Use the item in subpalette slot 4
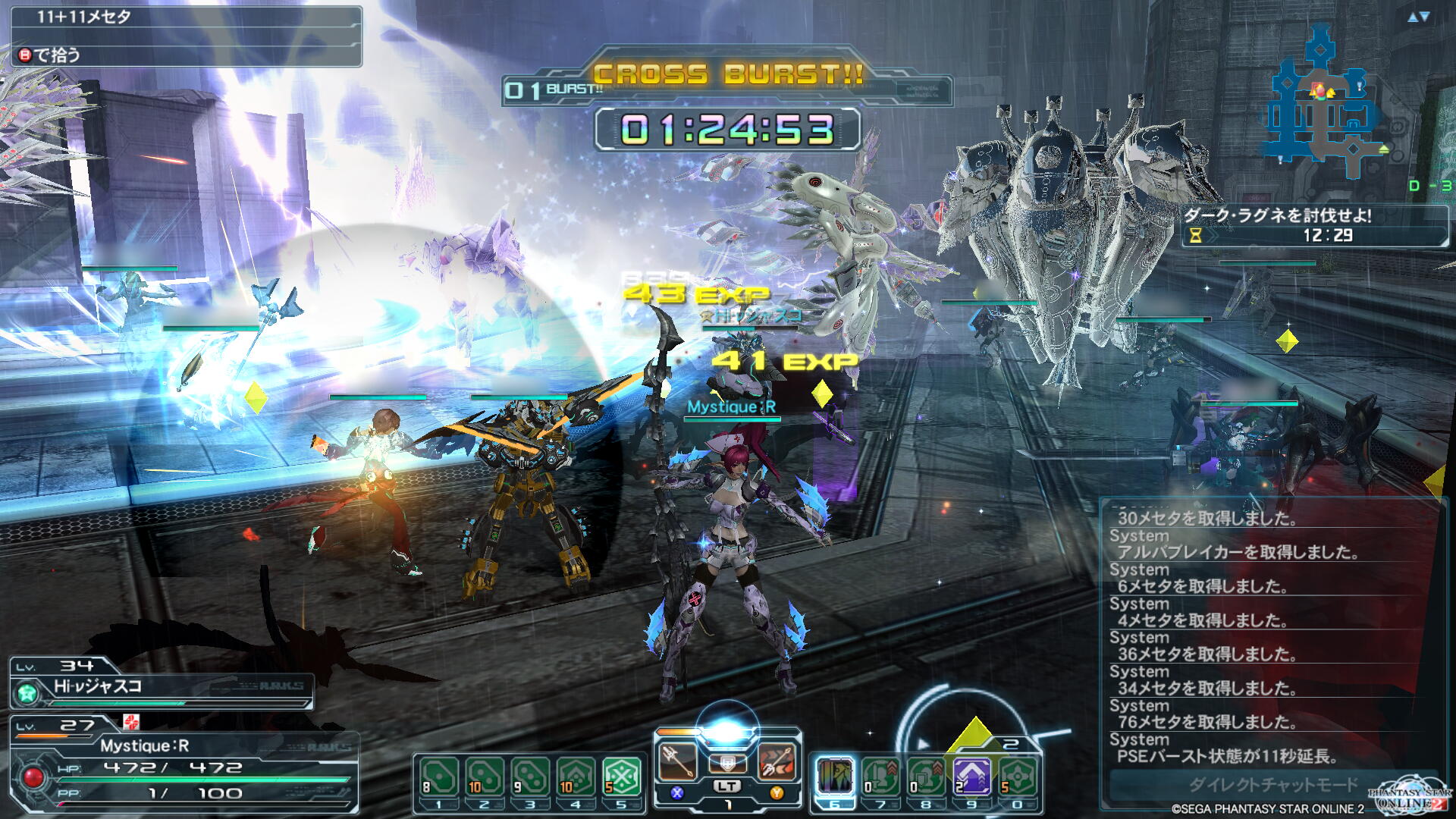Image resolution: width=1456 pixels, height=819 pixels. click(x=576, y=778)
